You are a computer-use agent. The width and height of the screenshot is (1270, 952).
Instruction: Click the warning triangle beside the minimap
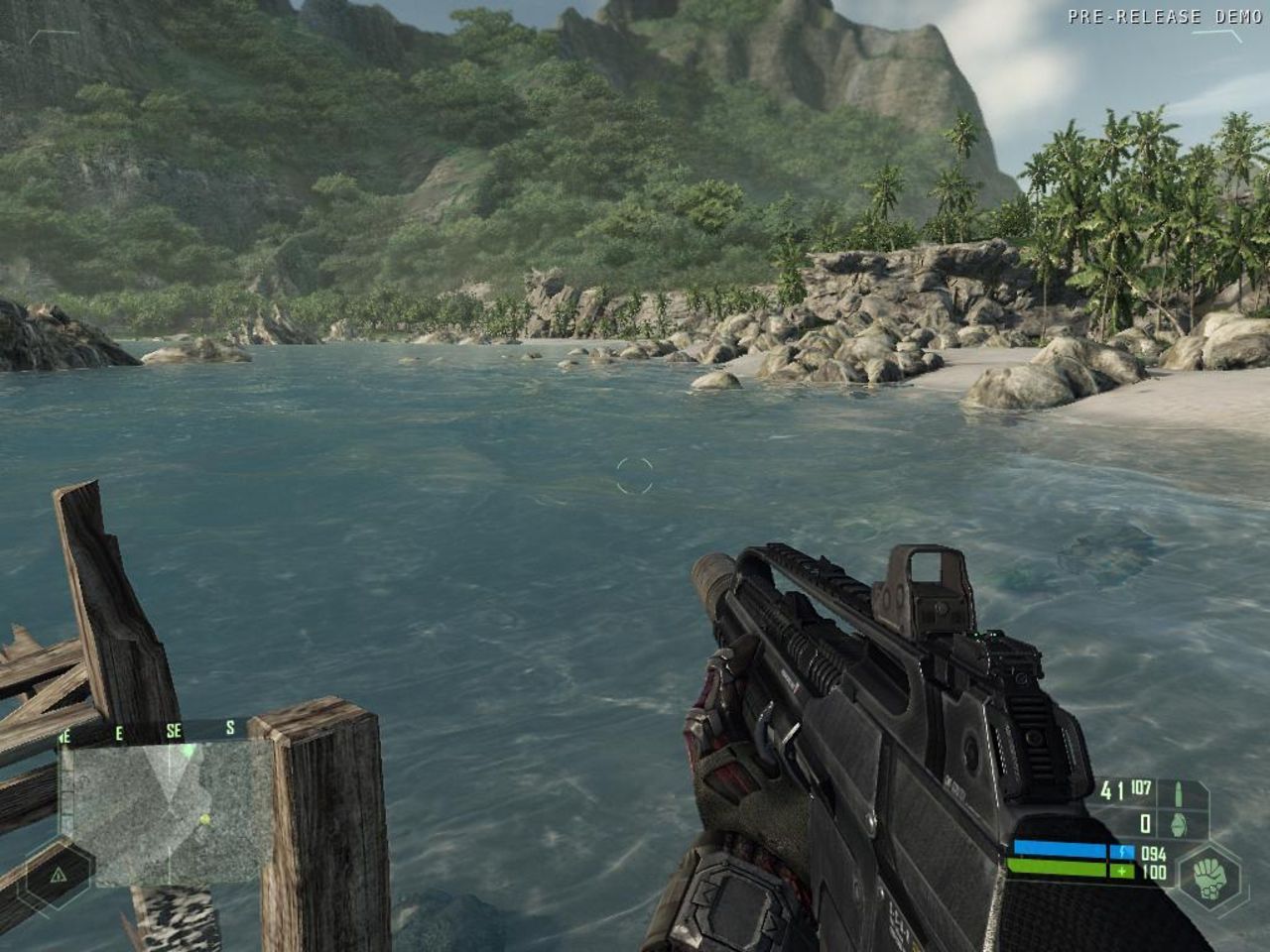(58, 875)
